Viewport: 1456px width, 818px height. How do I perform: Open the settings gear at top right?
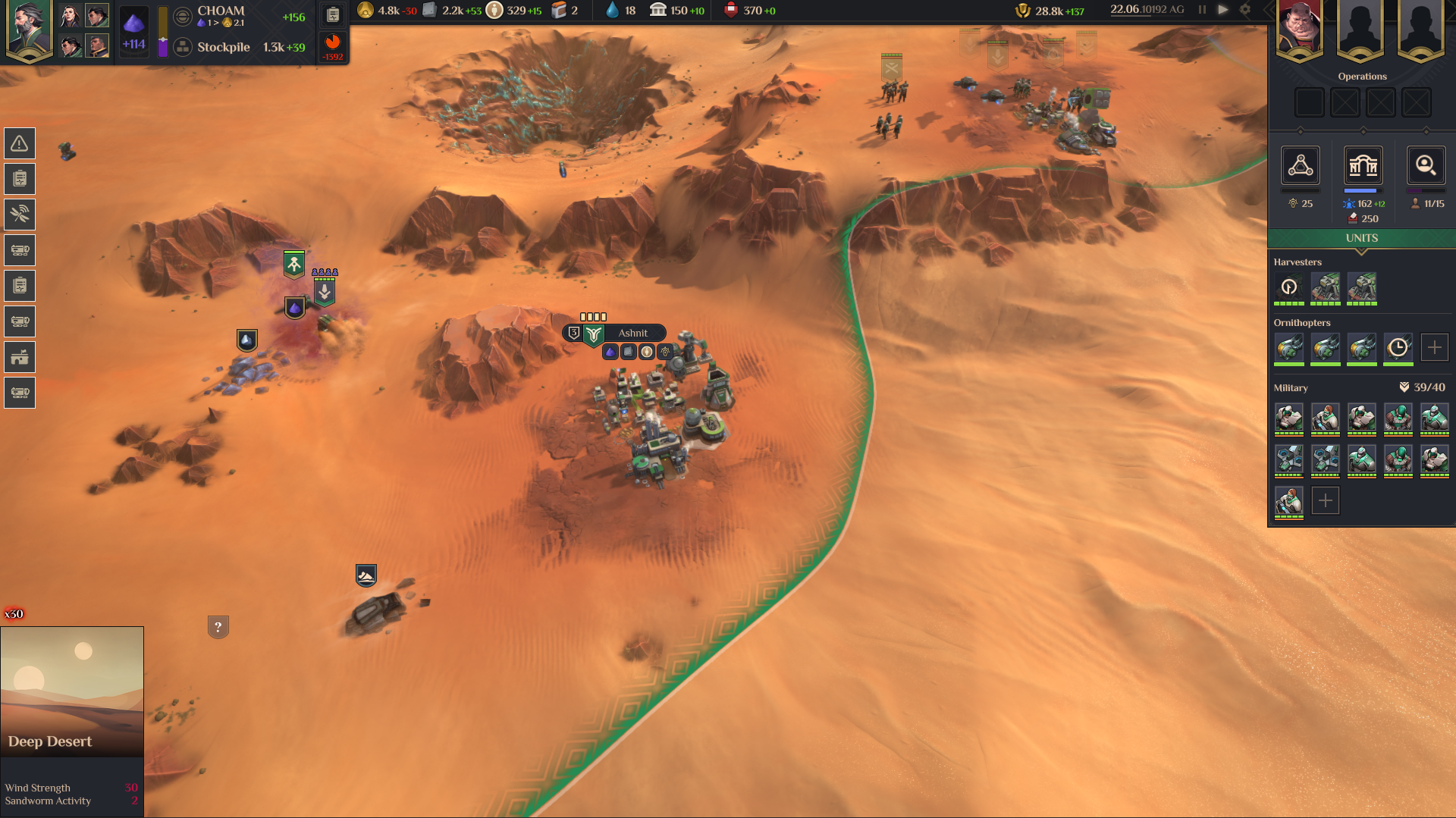tap(1245, 10)
